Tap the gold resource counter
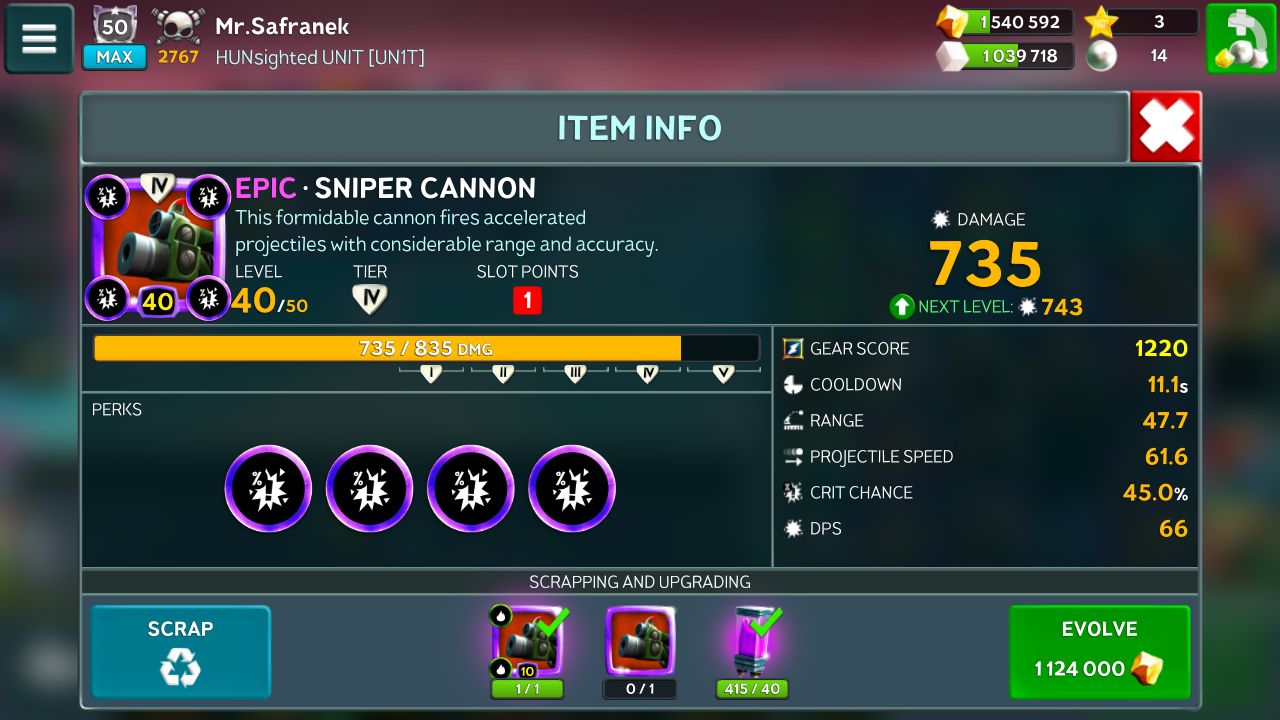 [1005, 22]
